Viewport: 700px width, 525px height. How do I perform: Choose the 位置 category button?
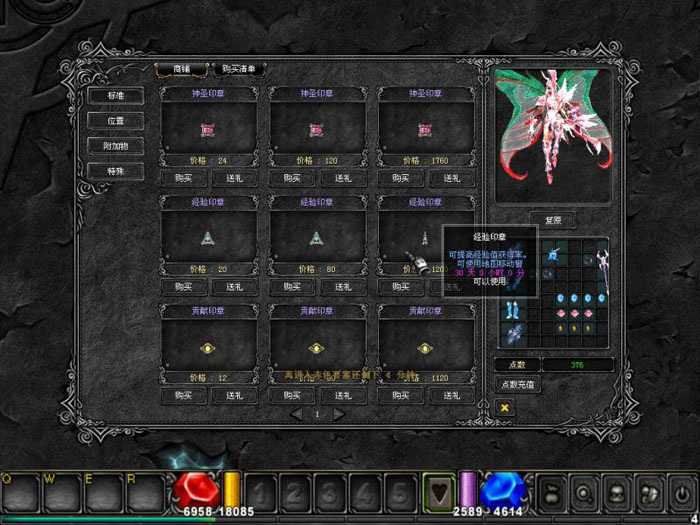(x=115, y=120)
